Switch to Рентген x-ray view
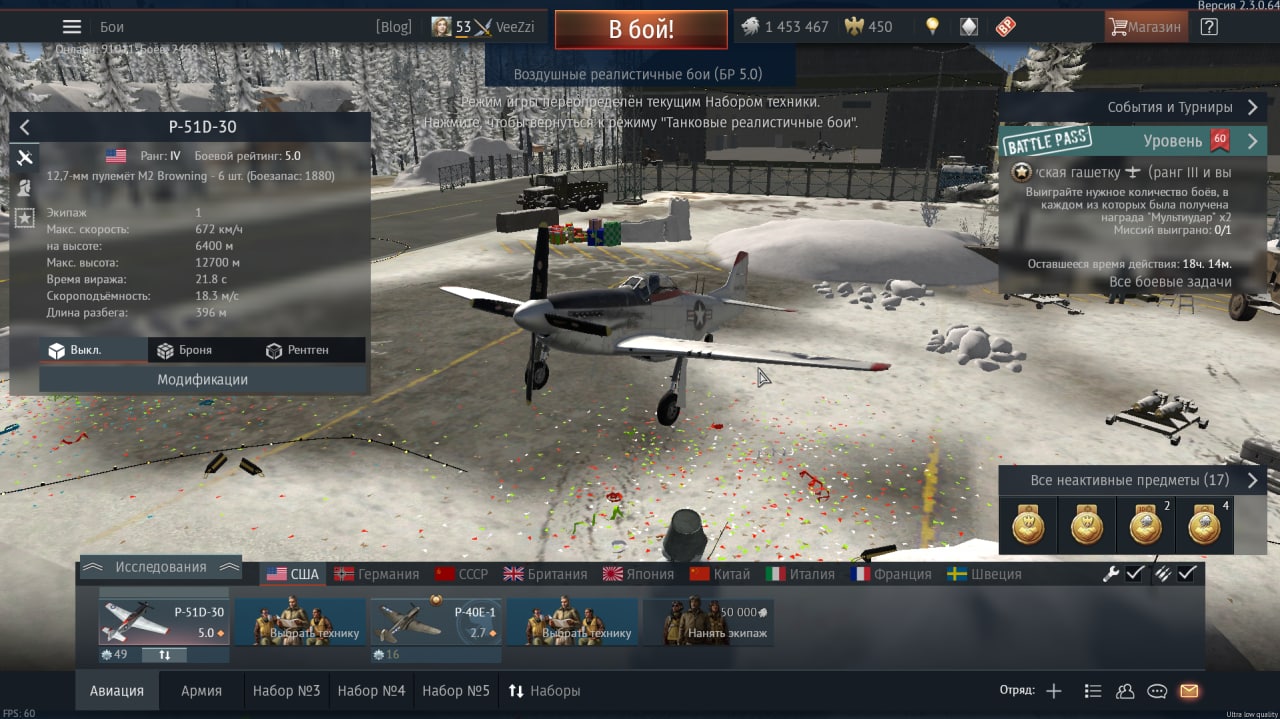This screenshot has height=719, width=1280. [298, 350]
